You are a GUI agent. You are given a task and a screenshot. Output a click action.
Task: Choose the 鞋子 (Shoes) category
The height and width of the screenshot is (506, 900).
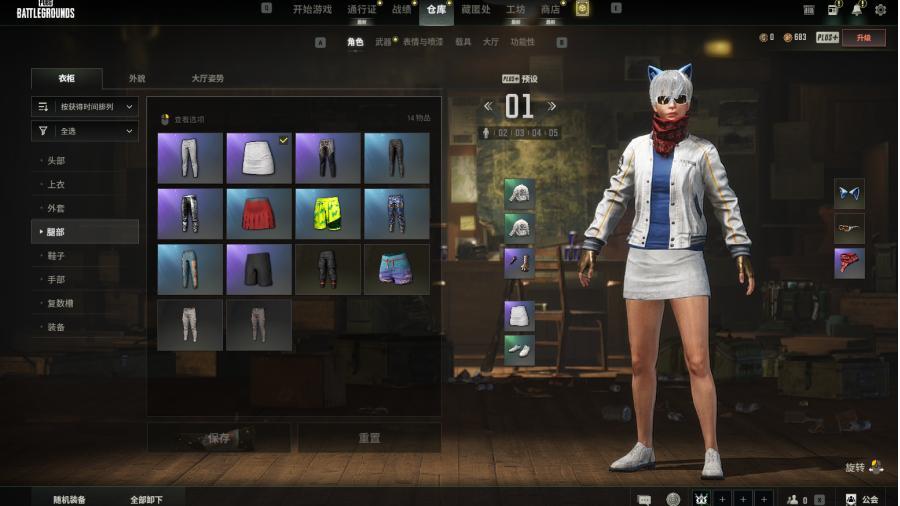(56, 256)
